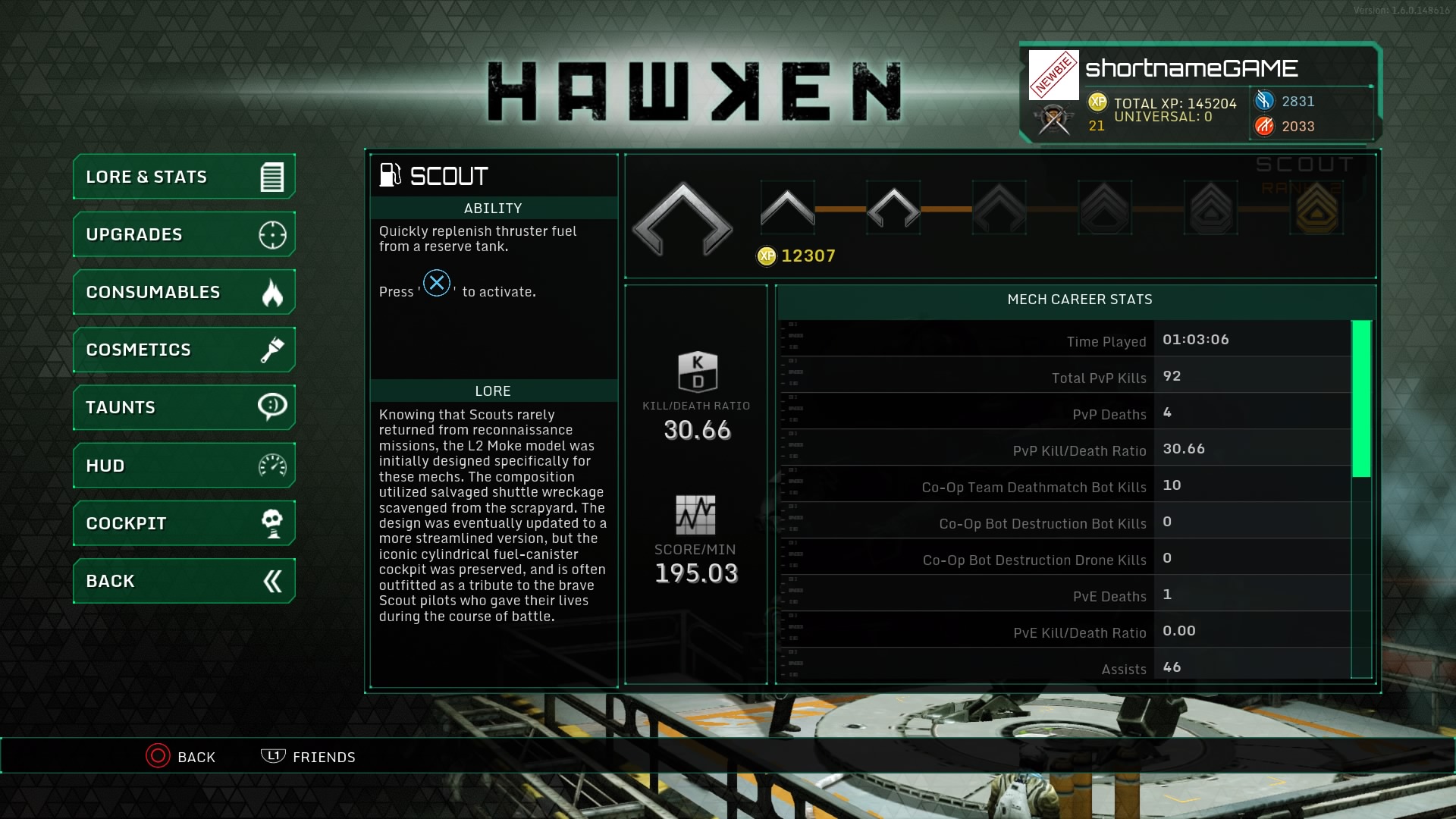Go to the Cosmetics menu

[x=184, y=350]
